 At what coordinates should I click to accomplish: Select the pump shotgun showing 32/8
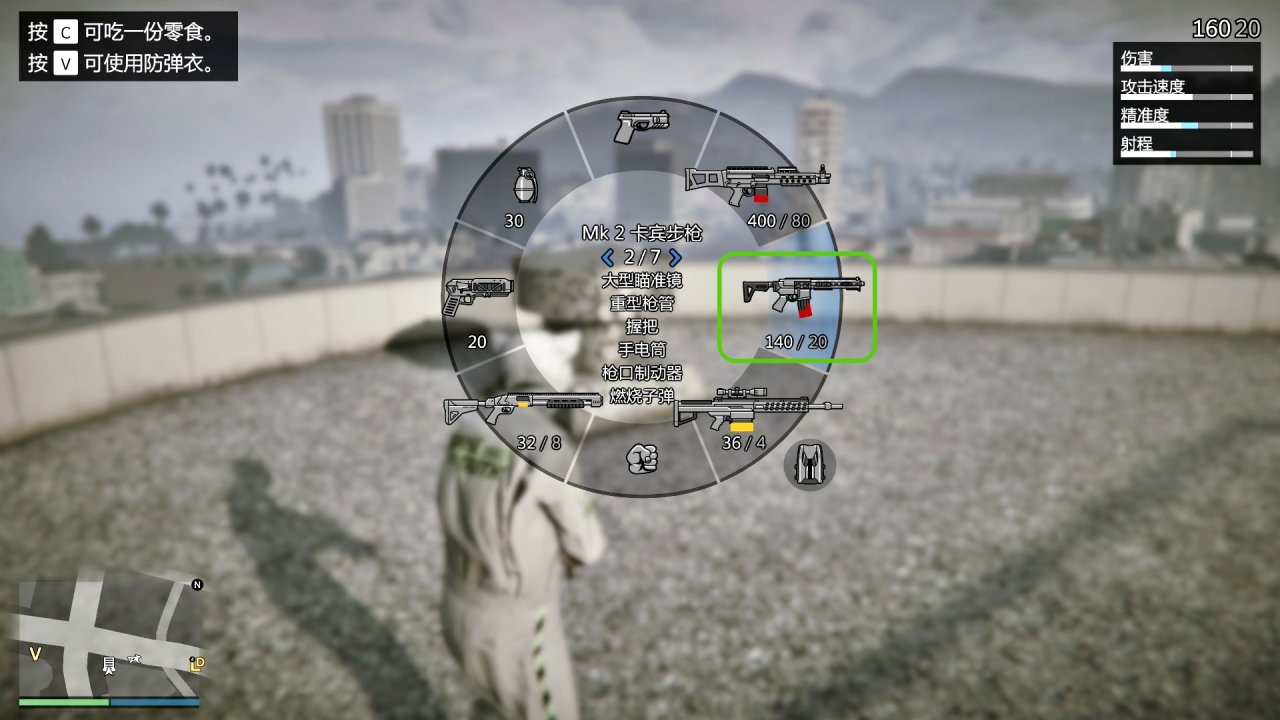(x=523, y=408)
